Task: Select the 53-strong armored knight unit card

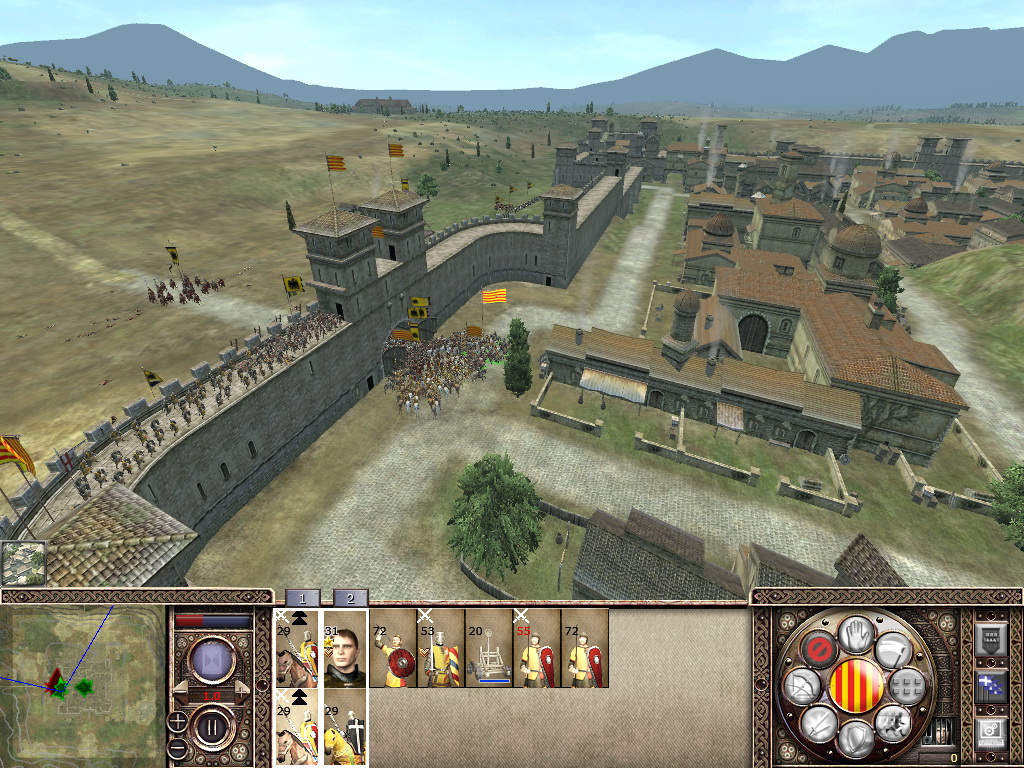Action: (x=440, y=648)
